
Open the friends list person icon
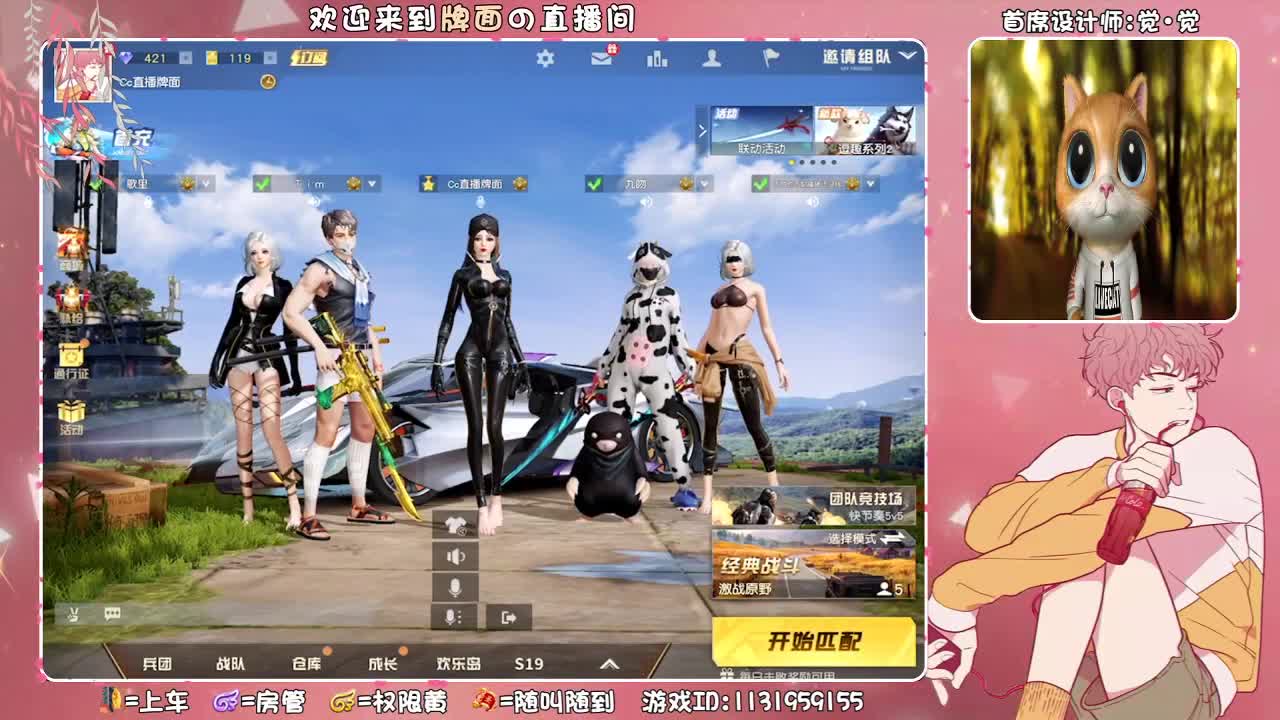(712, 60)
